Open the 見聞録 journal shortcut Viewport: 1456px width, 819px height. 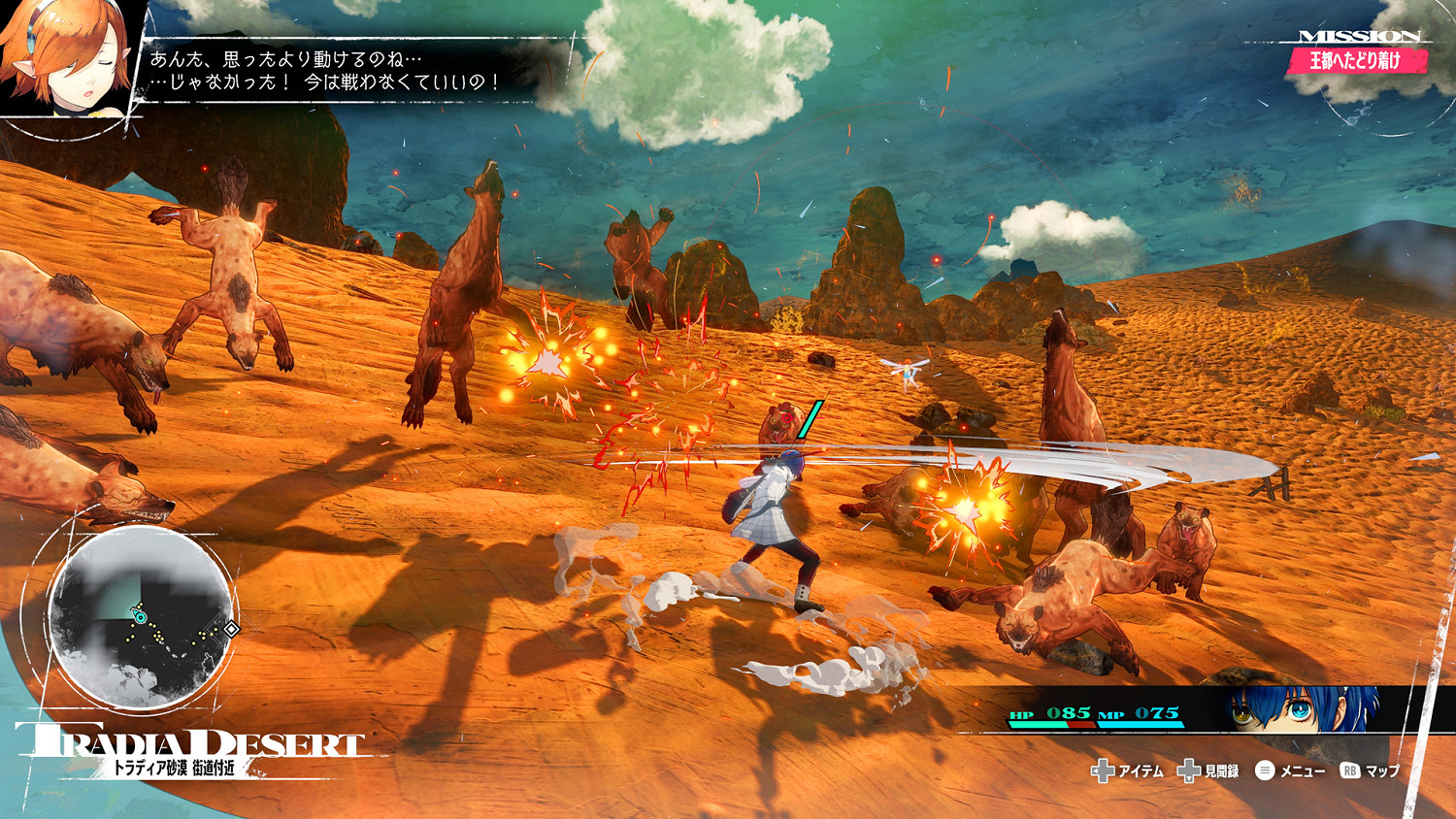[1209, 771]
